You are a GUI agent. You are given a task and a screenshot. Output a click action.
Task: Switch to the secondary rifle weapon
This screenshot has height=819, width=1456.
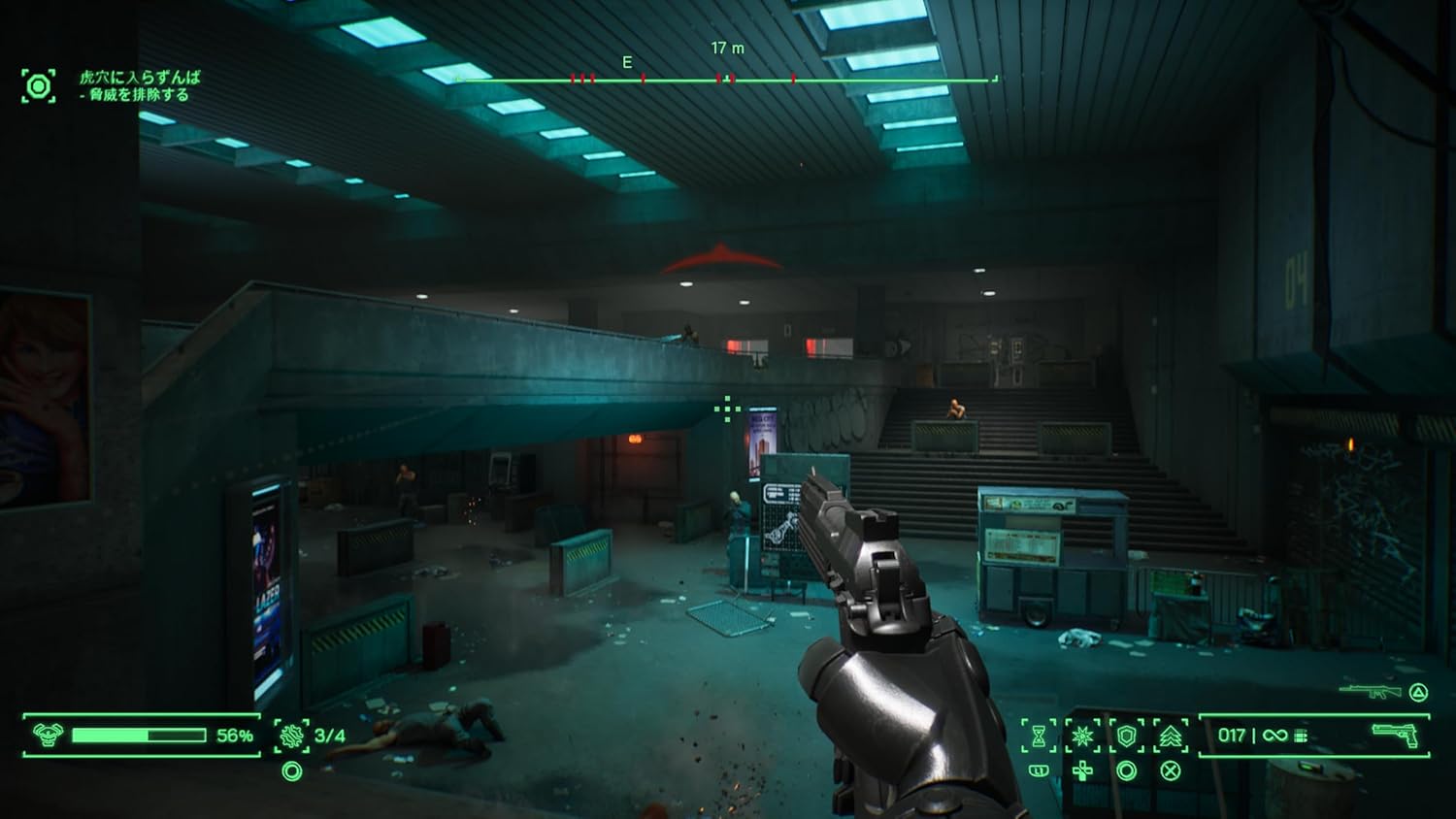click(x=1370, y=692)
